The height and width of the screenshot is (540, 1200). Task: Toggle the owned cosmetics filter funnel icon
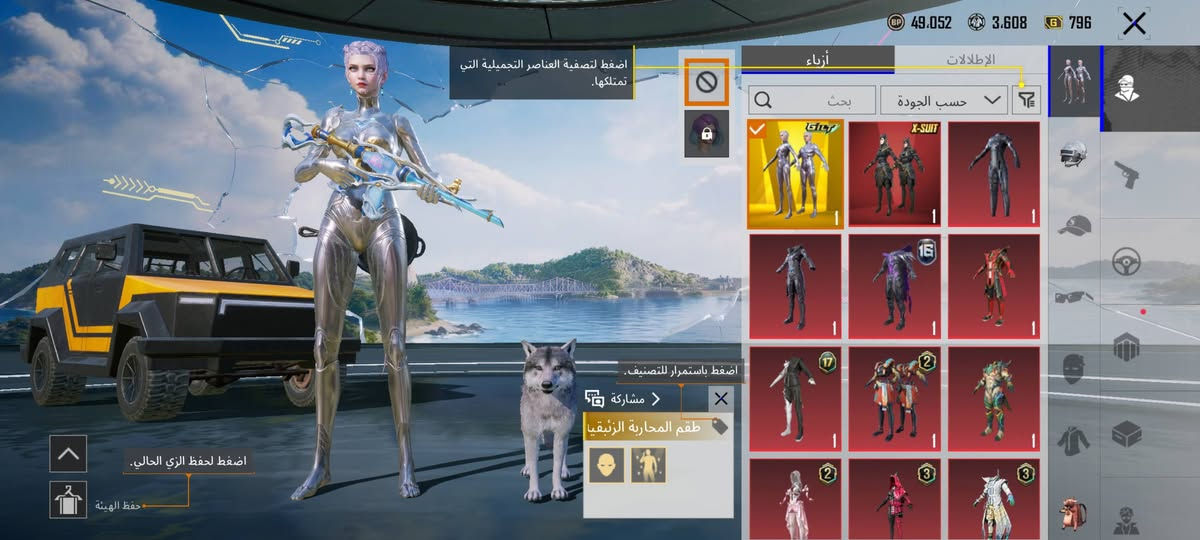pyautogui.click(x=1026, y=100)
